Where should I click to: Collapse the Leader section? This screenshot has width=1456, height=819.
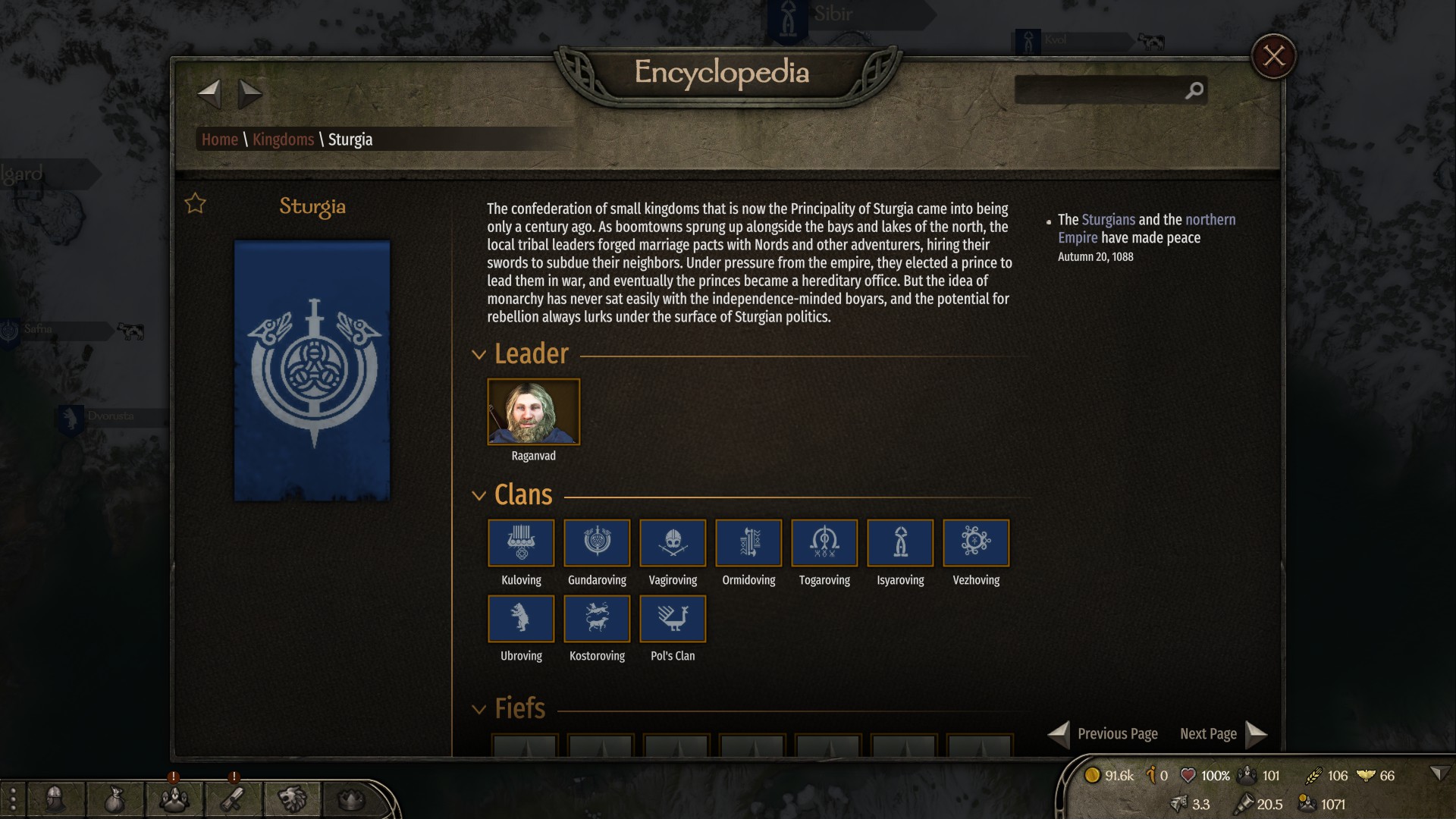(478, 353)
